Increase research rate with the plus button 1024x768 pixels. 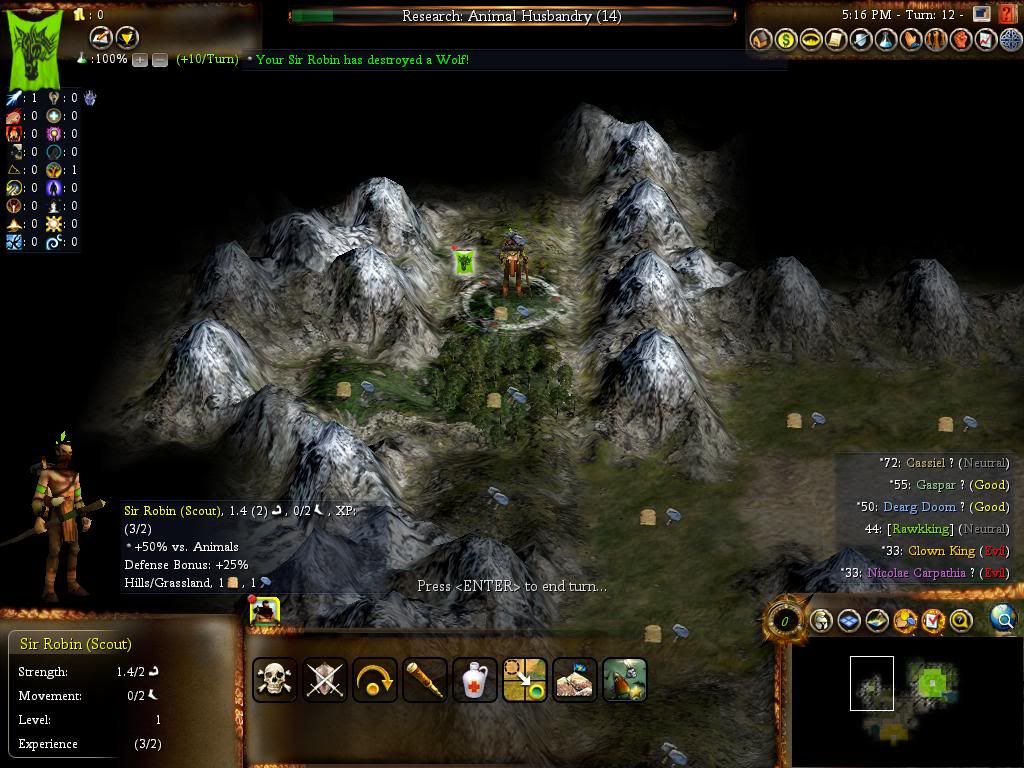pos(140,60)
